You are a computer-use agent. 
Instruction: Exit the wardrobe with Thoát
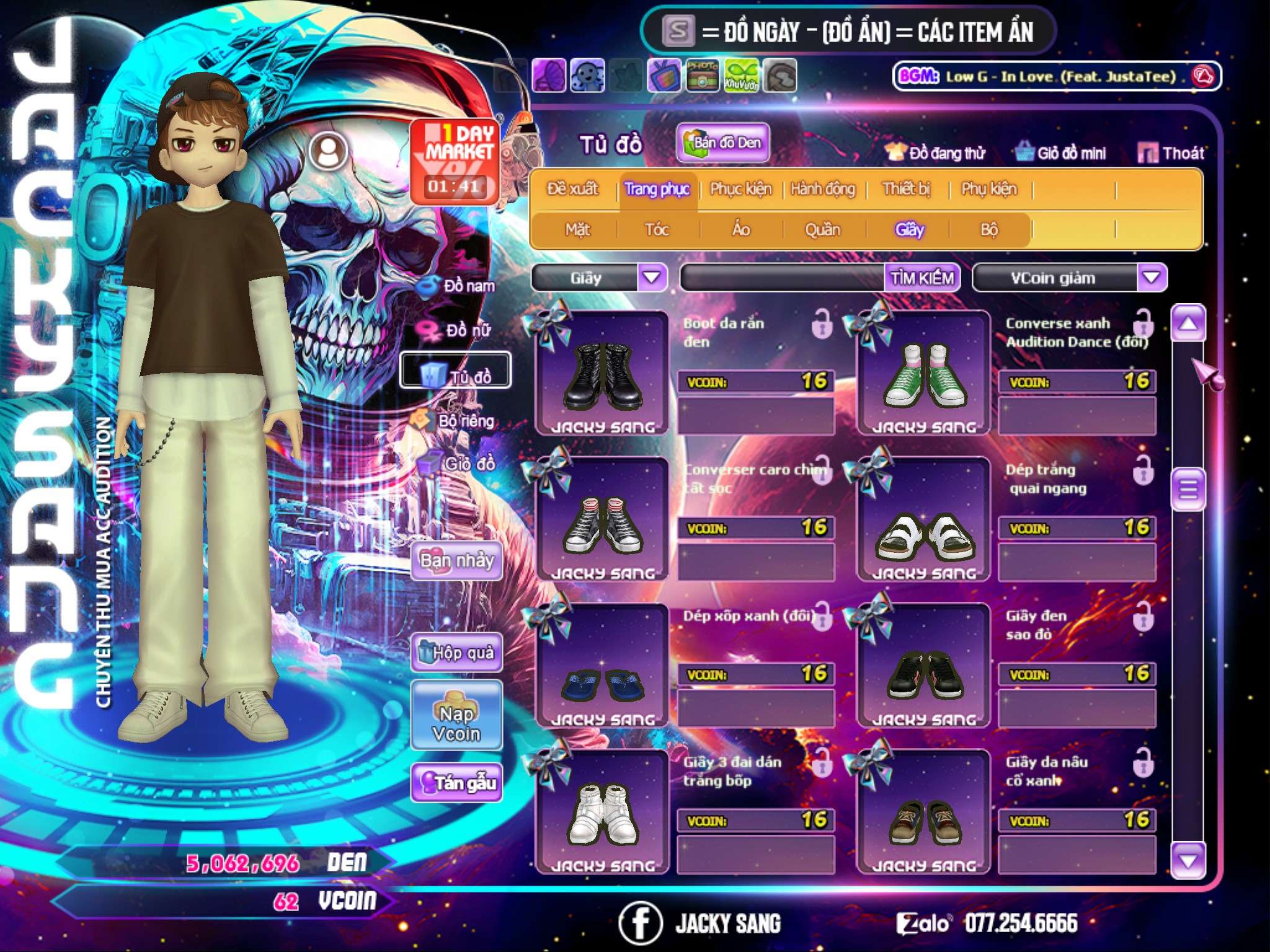tap(1171, 152)
